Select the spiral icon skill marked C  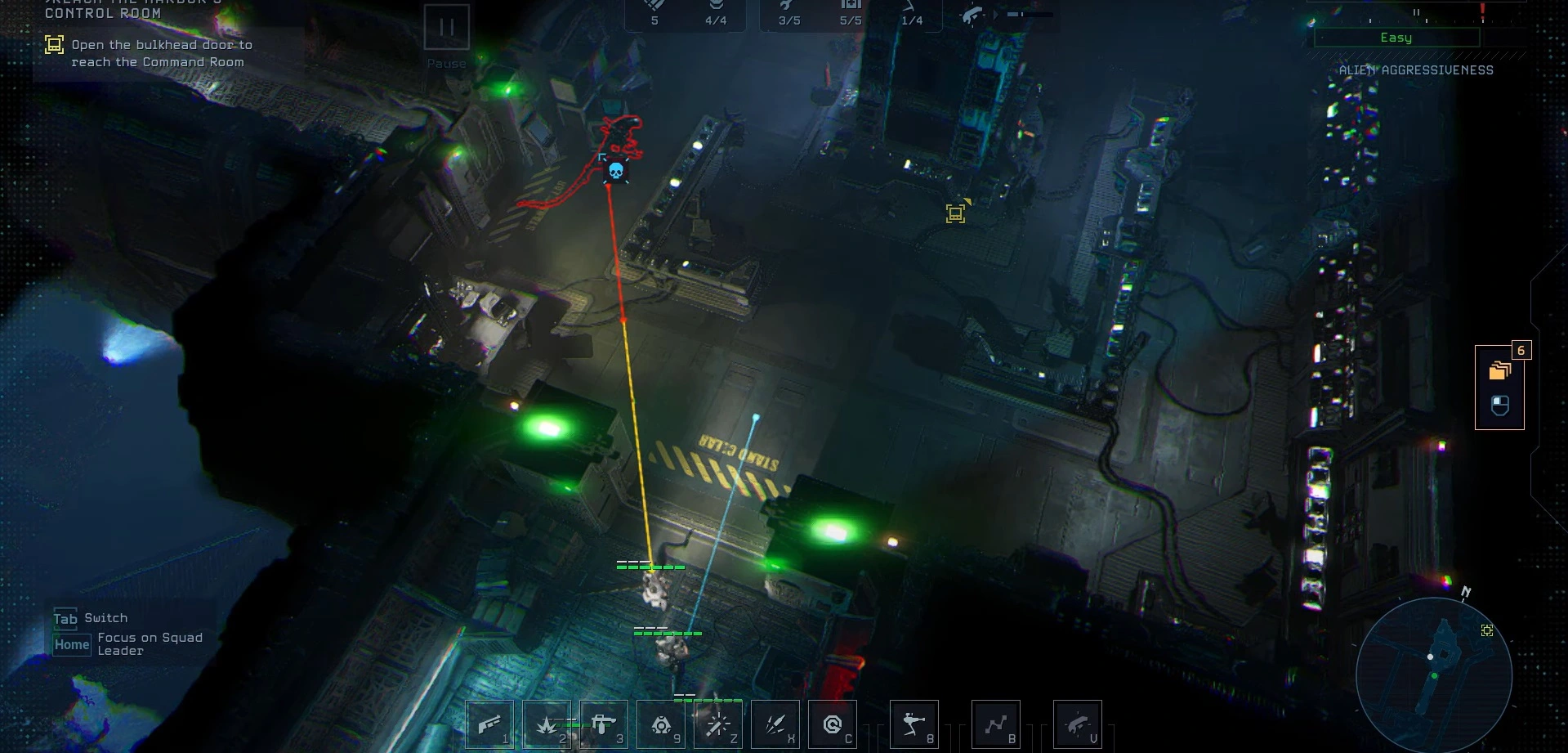point(833,724)
